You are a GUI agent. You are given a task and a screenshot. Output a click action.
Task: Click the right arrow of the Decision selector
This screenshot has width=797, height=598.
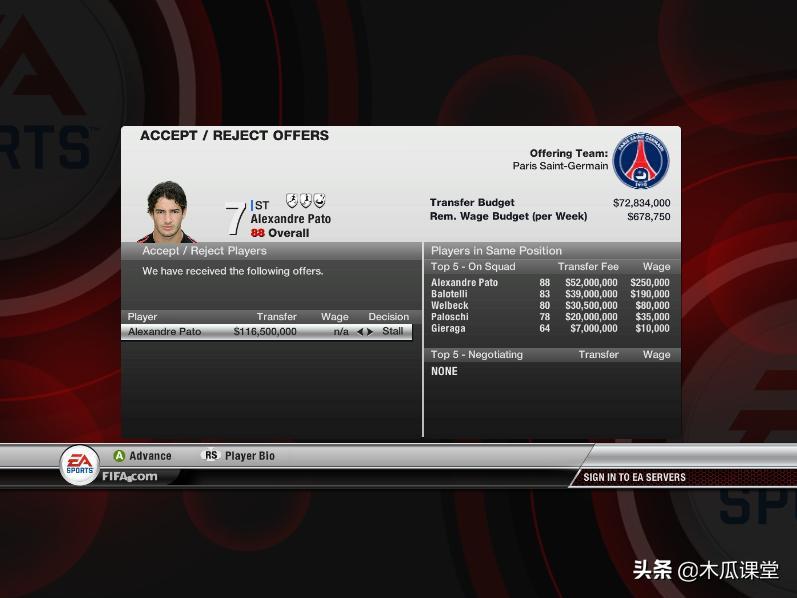[x=371, y=332]
